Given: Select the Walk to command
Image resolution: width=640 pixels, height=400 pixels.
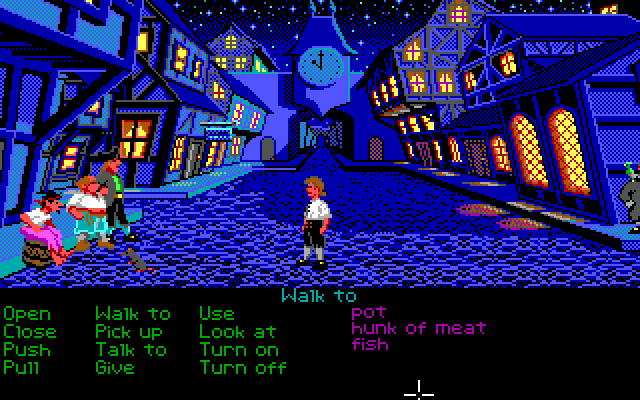Looking at the screenshot, I should [133, 314].
